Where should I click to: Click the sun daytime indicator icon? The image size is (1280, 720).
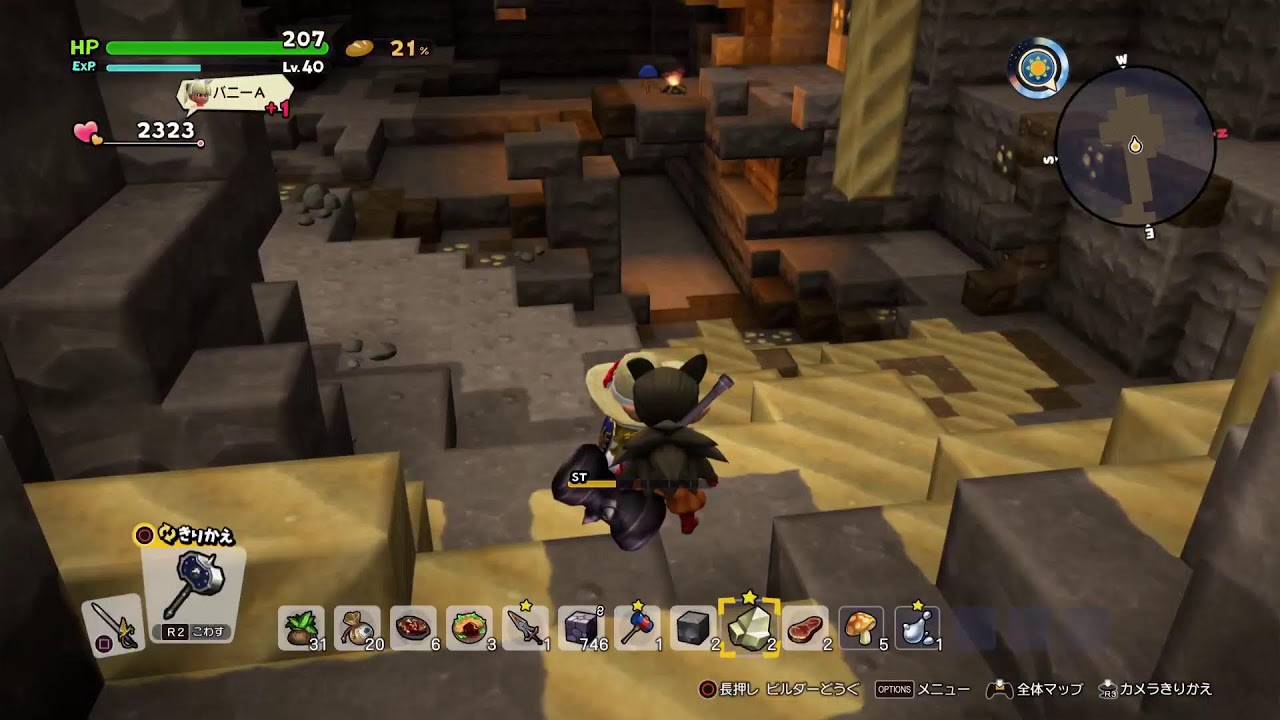pos(1037,69)
